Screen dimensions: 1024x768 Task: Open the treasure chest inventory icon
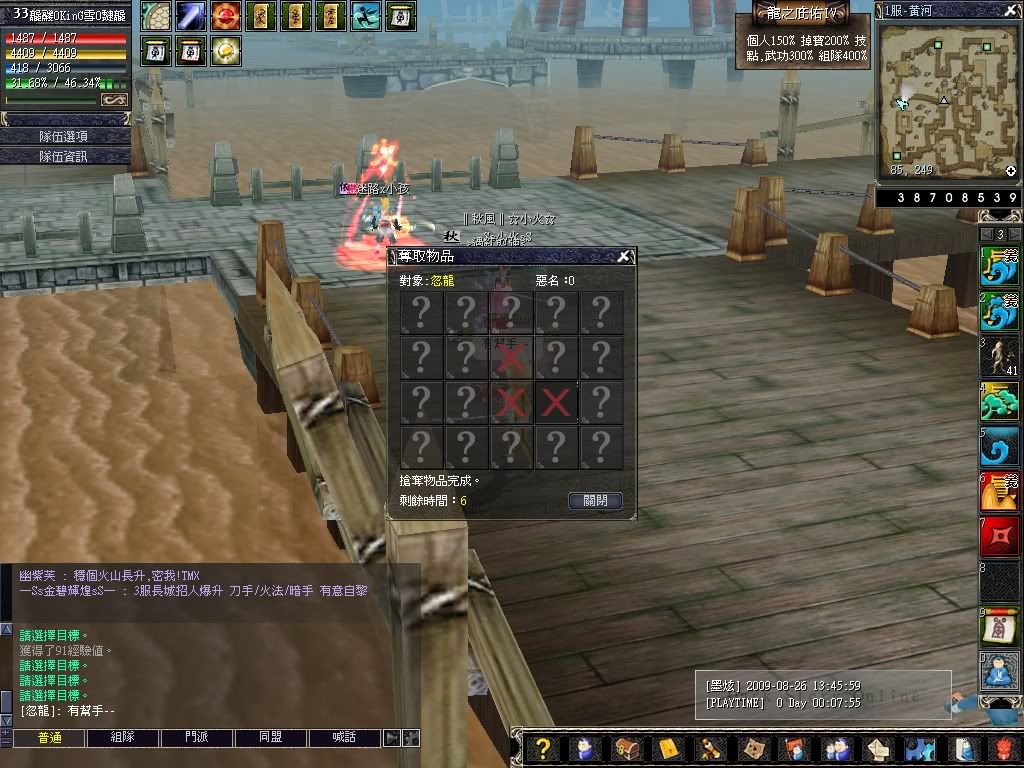[x=627, y=748]
